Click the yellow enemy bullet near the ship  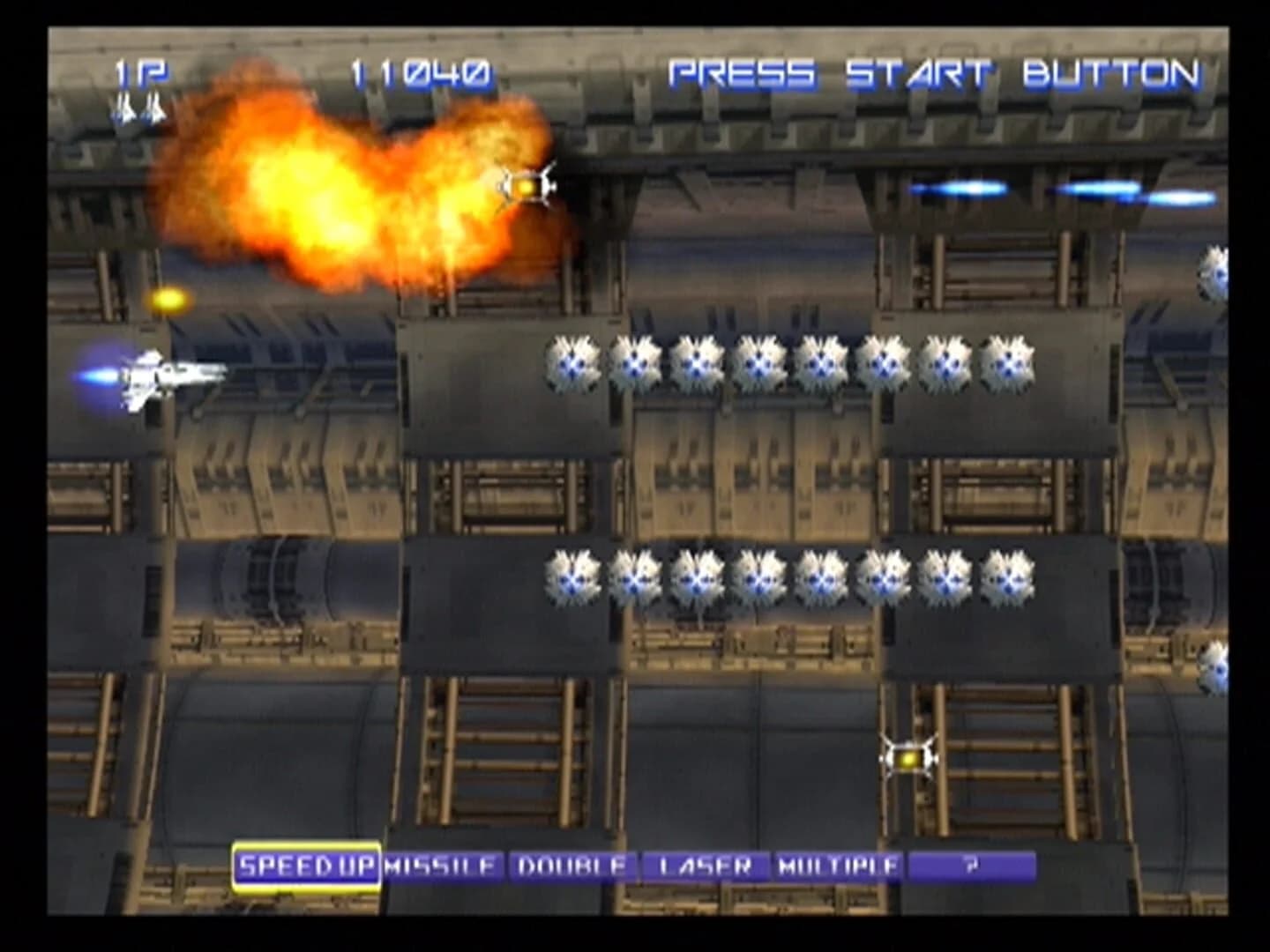click(x=170, y=297)
